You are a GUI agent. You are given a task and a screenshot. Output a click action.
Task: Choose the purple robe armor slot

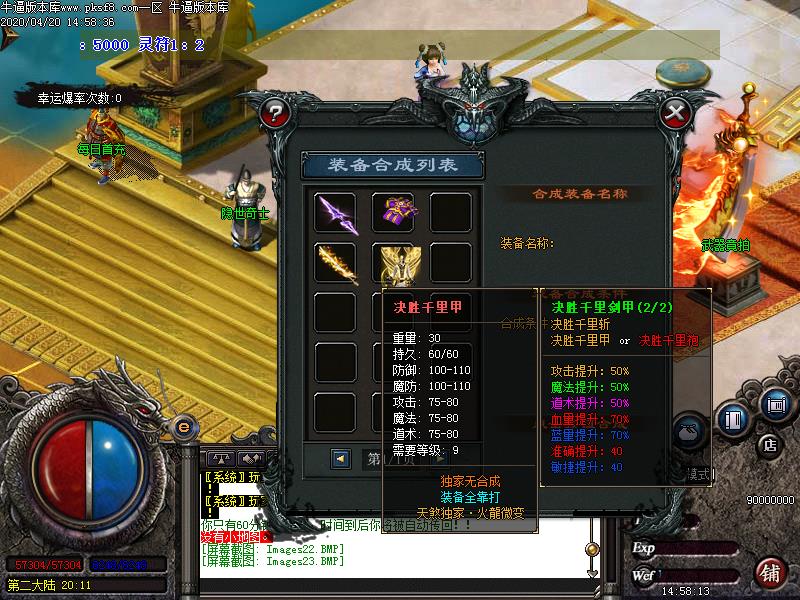click(x=393, y=213)
